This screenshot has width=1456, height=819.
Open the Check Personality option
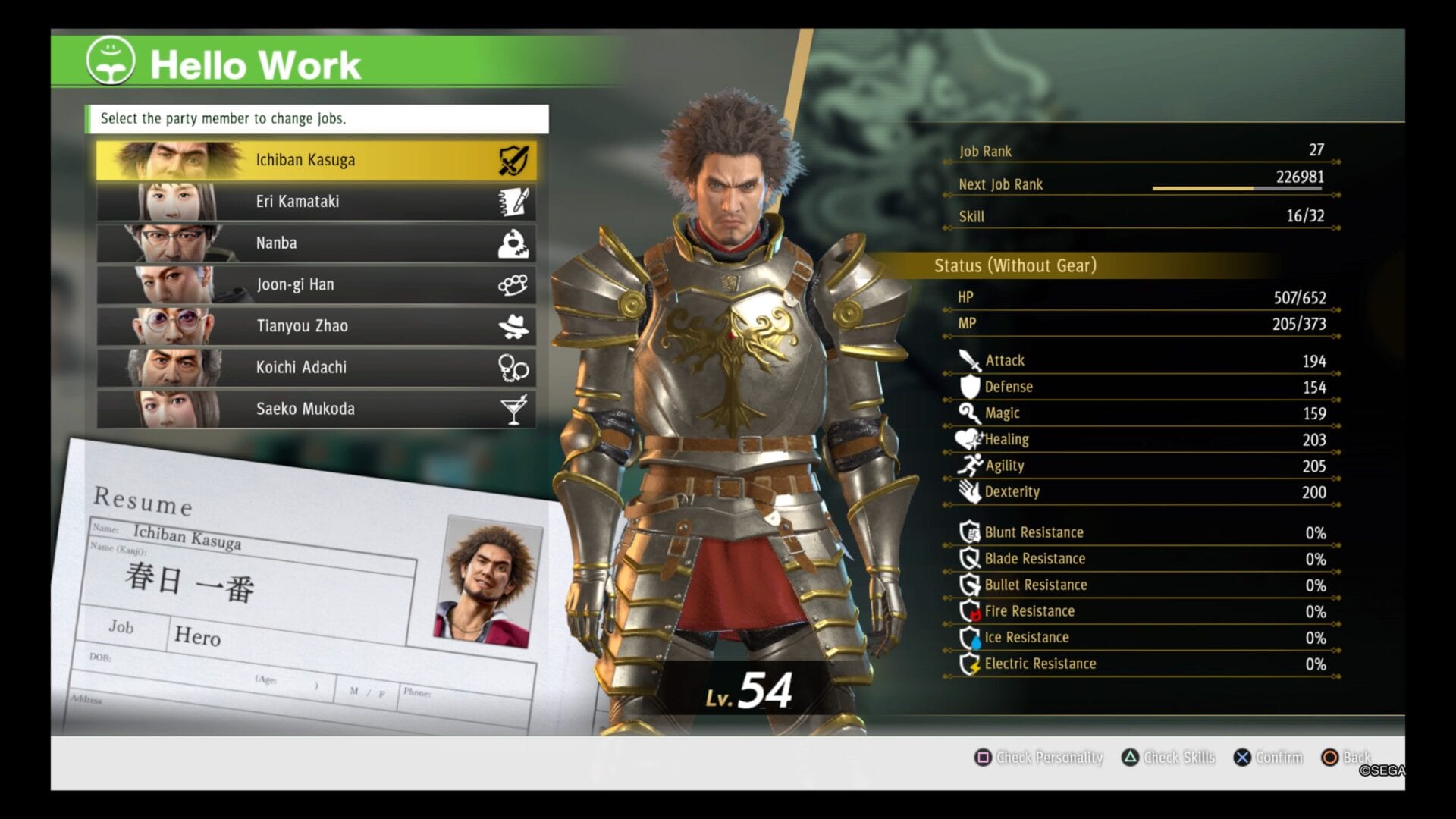[x=1038, y=757]
